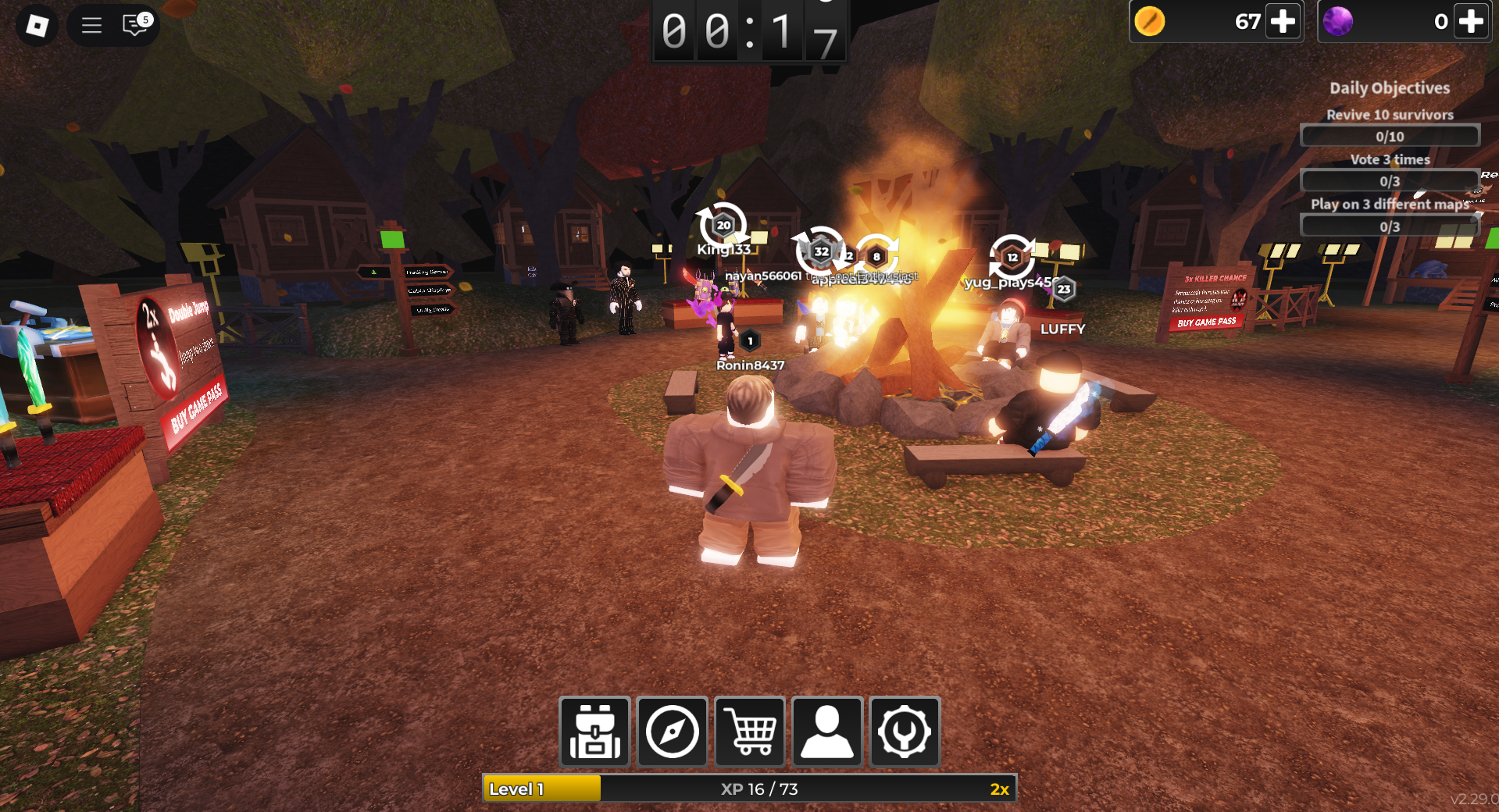Viewport: 1499px width, 812px height.
Task: Open the backpack inventory icon
Action: click(595, 732)
